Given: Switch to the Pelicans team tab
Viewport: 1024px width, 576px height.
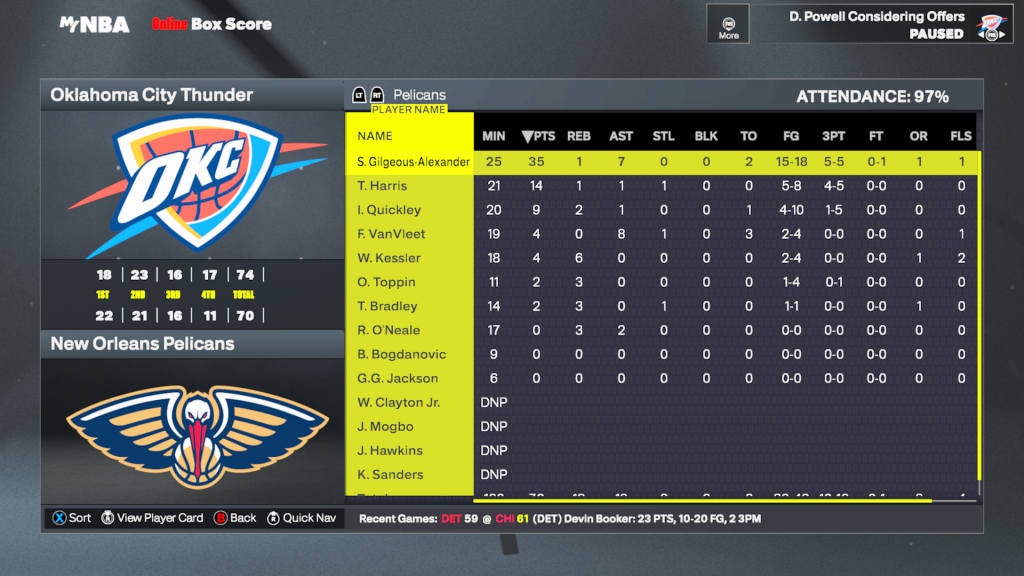Looking at the screenshot, I should click(419, 95).
